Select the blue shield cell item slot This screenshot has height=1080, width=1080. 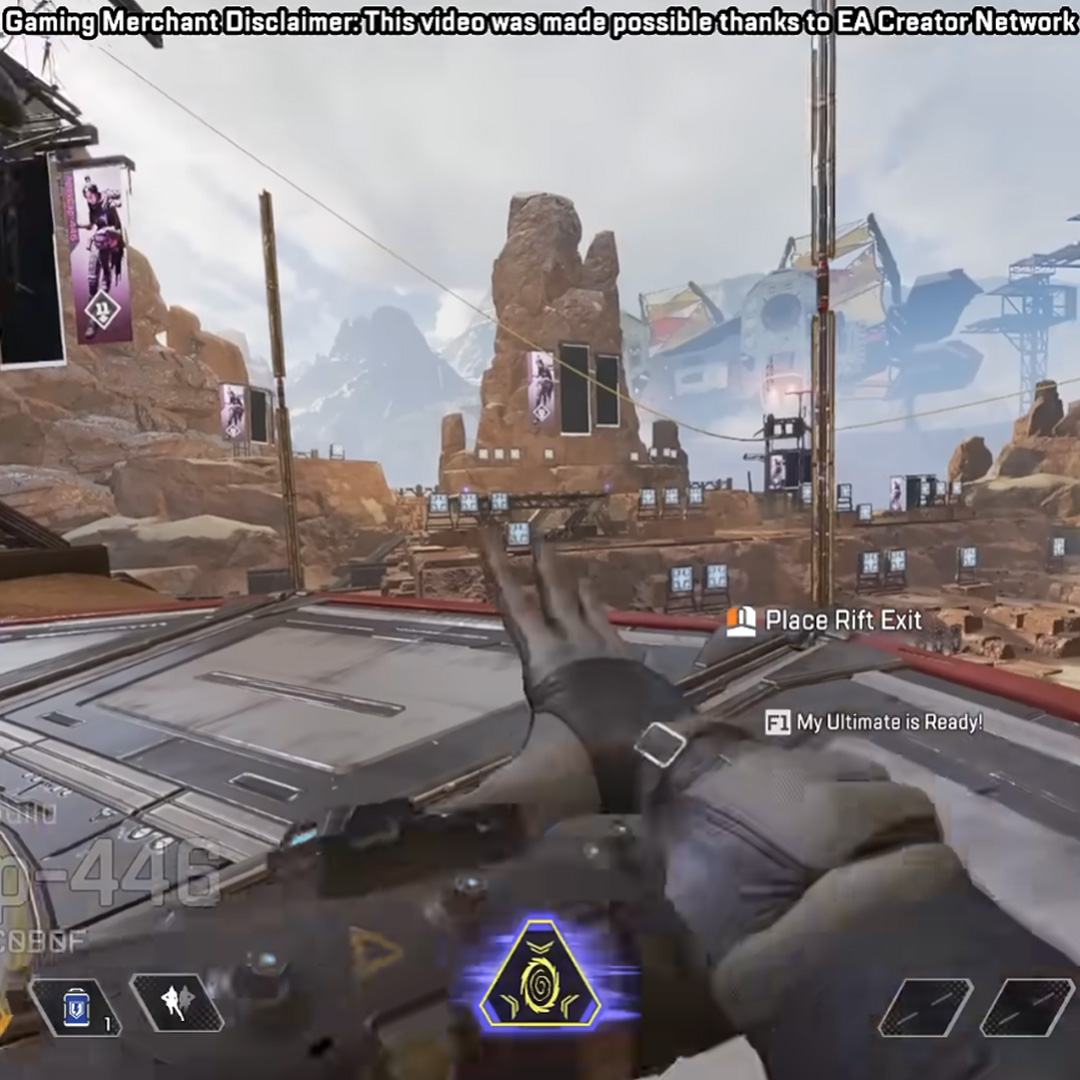click(76, 1006)
